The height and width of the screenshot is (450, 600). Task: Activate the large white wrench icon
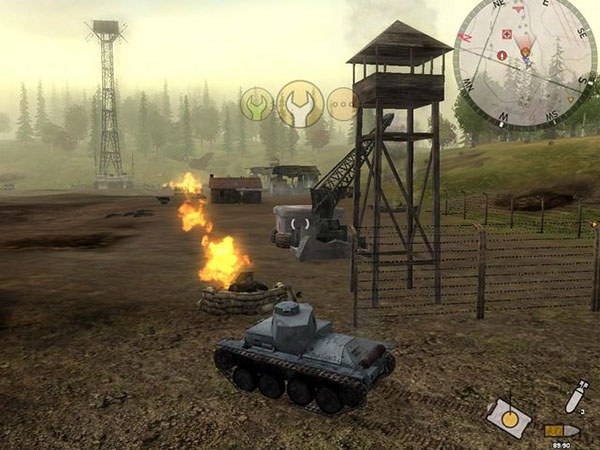point(299,103)
